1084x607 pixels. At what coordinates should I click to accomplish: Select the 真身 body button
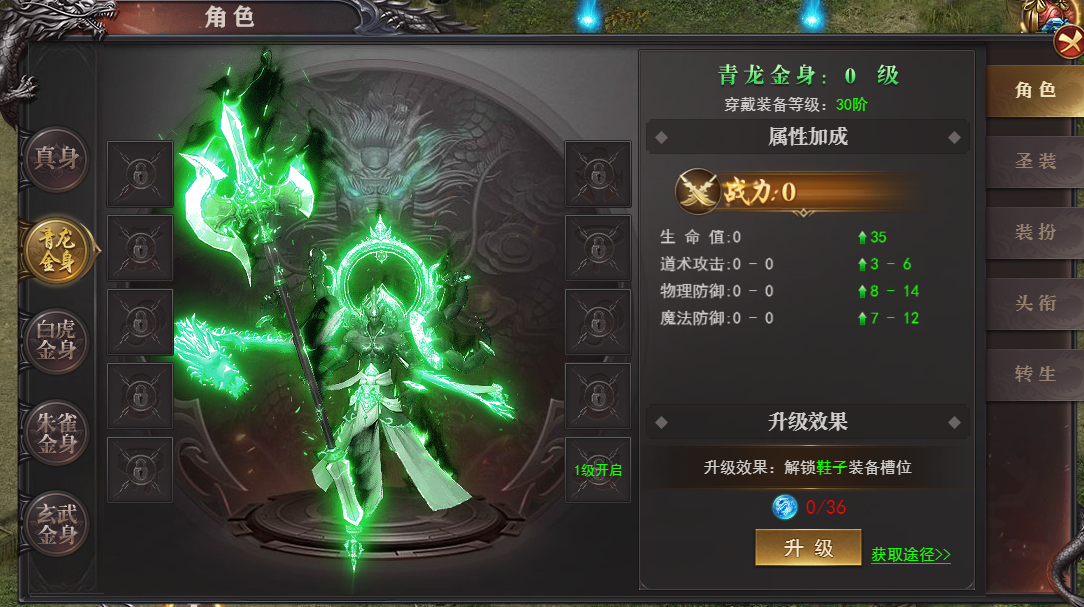pos(57,158)
